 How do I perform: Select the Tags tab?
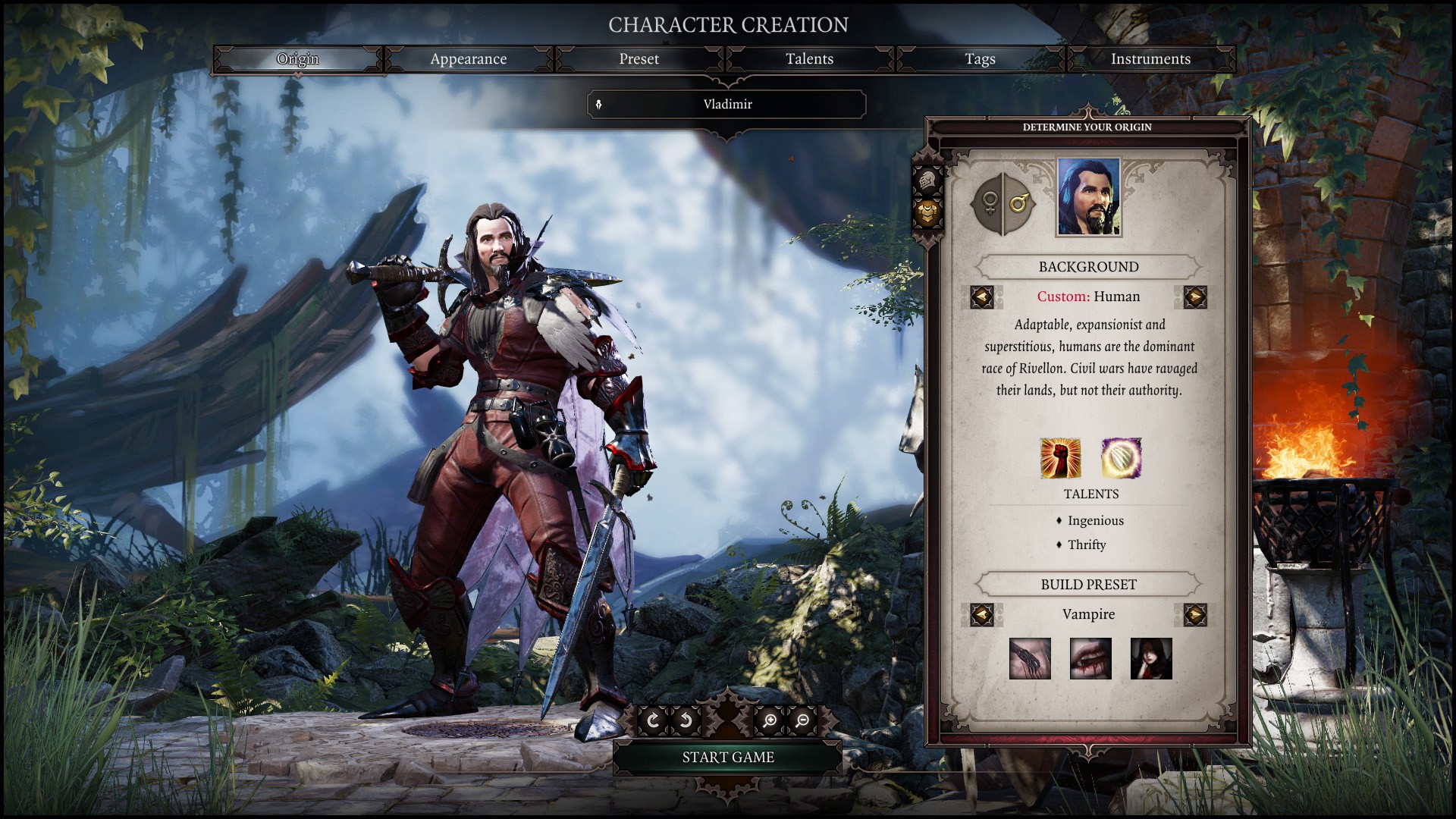(x=980, y=59)
